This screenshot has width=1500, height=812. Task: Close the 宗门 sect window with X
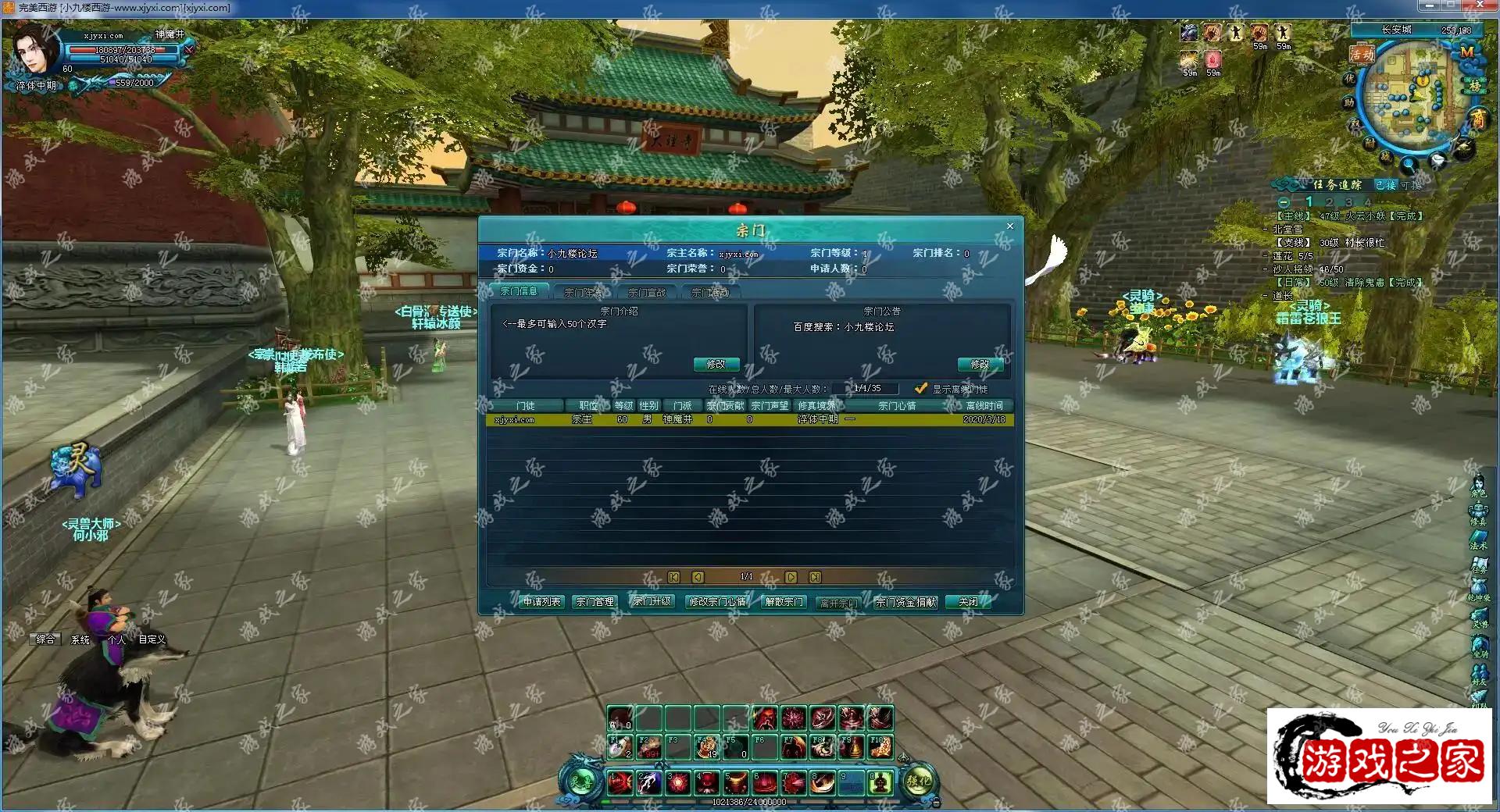[x=1009, y=226]
